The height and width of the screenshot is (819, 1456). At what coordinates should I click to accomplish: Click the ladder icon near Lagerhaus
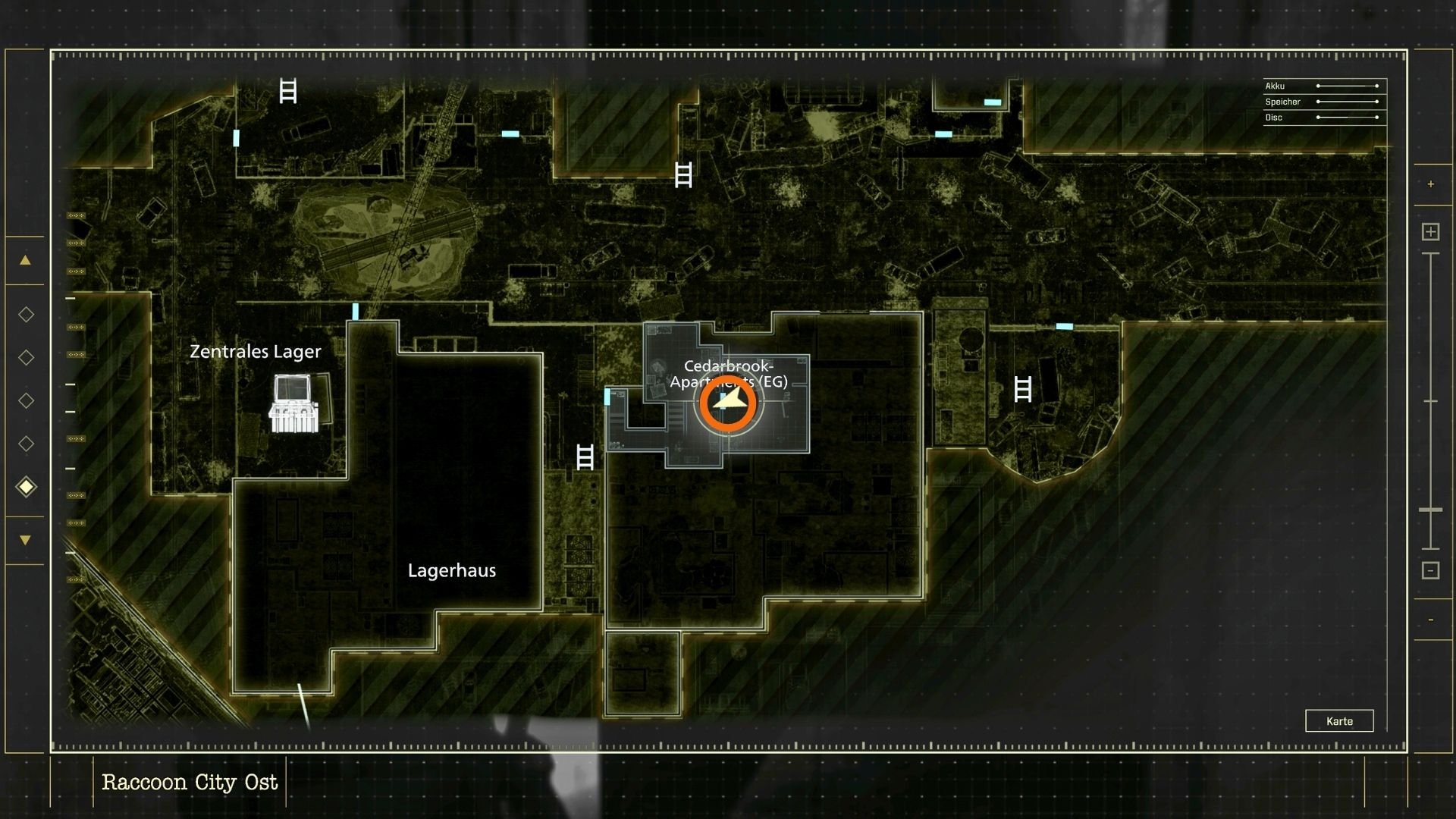(x=585, y=457)
